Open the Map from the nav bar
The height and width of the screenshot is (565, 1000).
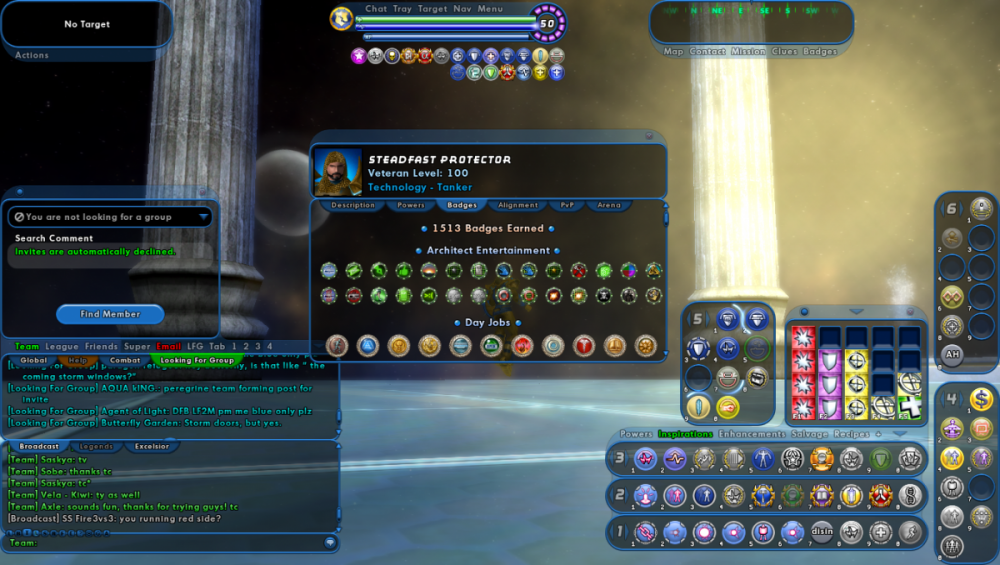click(673, 51)
